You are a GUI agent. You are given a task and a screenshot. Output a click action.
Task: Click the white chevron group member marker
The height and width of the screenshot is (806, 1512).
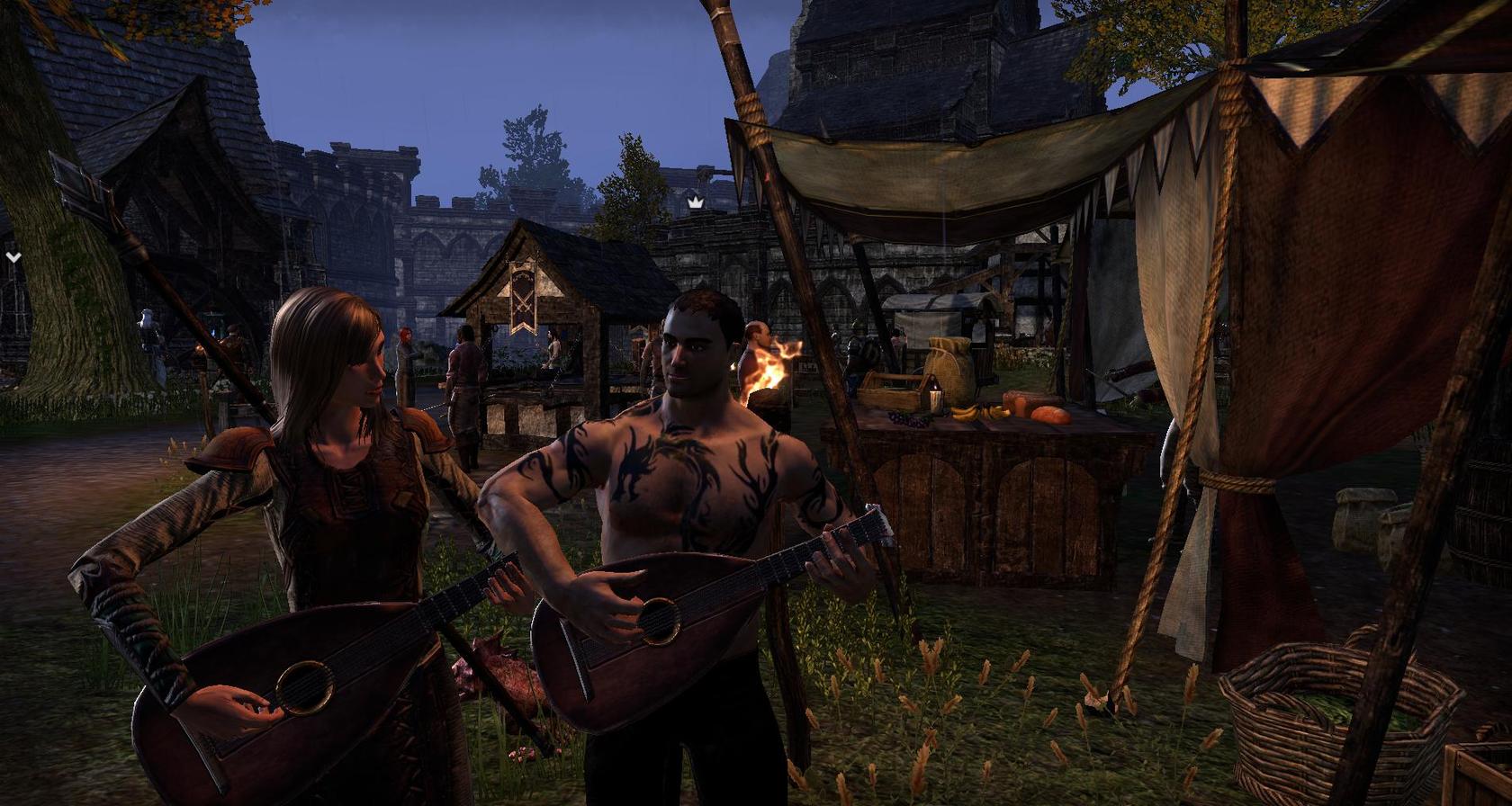[x=13, y=257]
